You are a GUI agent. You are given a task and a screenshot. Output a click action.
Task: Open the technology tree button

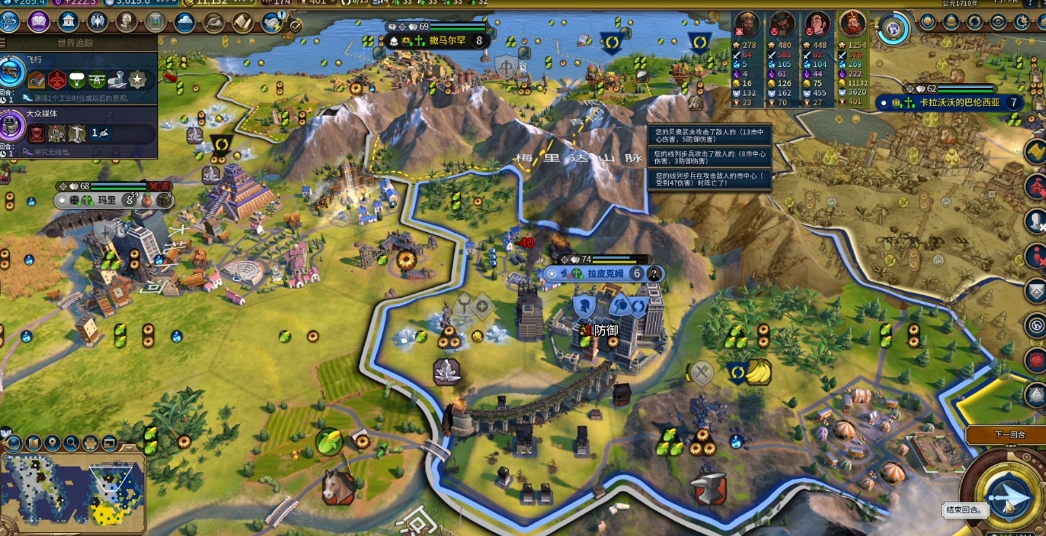pyautogui.click(x=12, y=21)
